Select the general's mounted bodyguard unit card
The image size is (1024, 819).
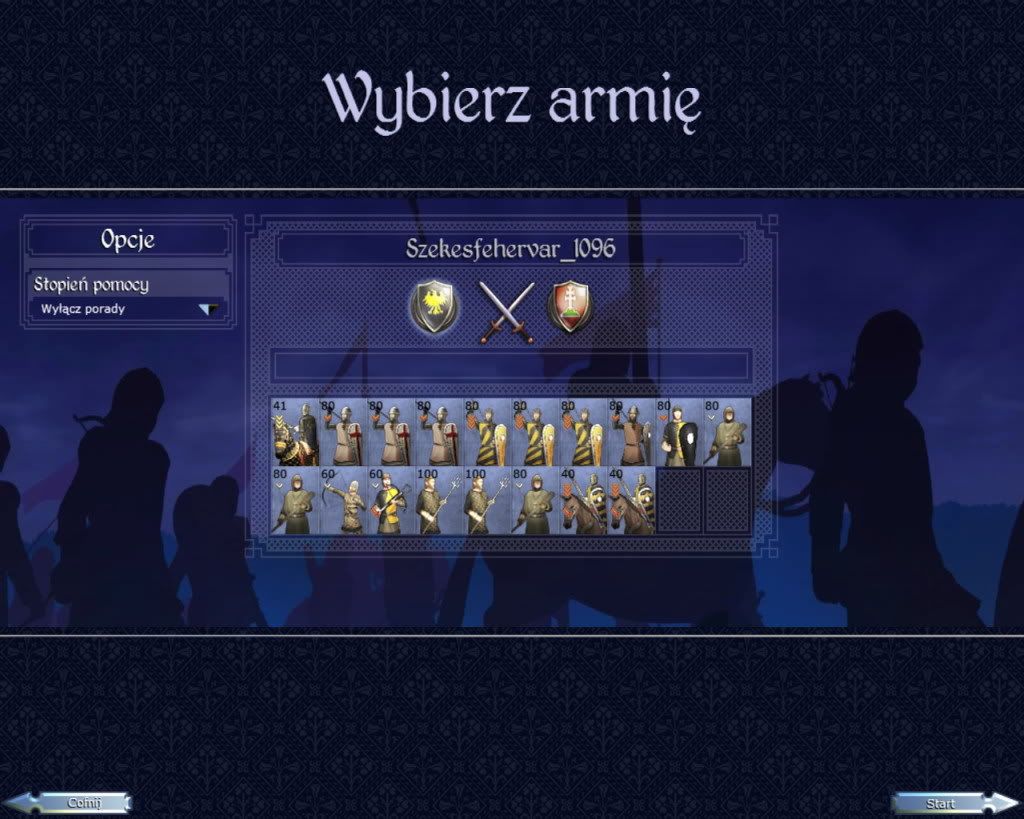[294, 432]
